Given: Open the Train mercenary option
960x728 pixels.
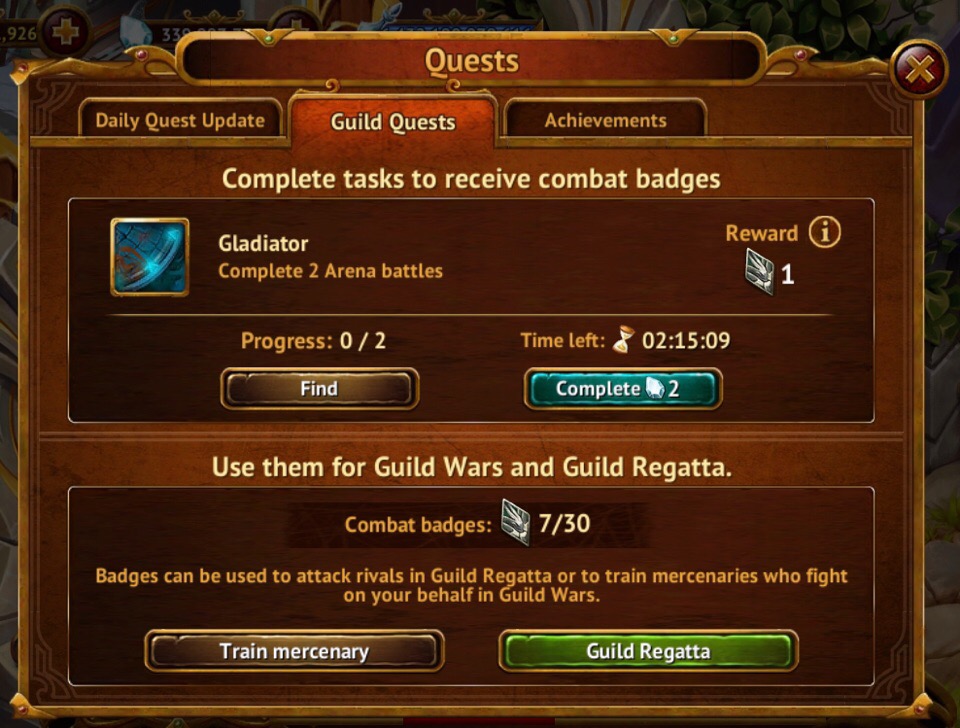Looking at the screenshot, I should (x=294, y=651).
